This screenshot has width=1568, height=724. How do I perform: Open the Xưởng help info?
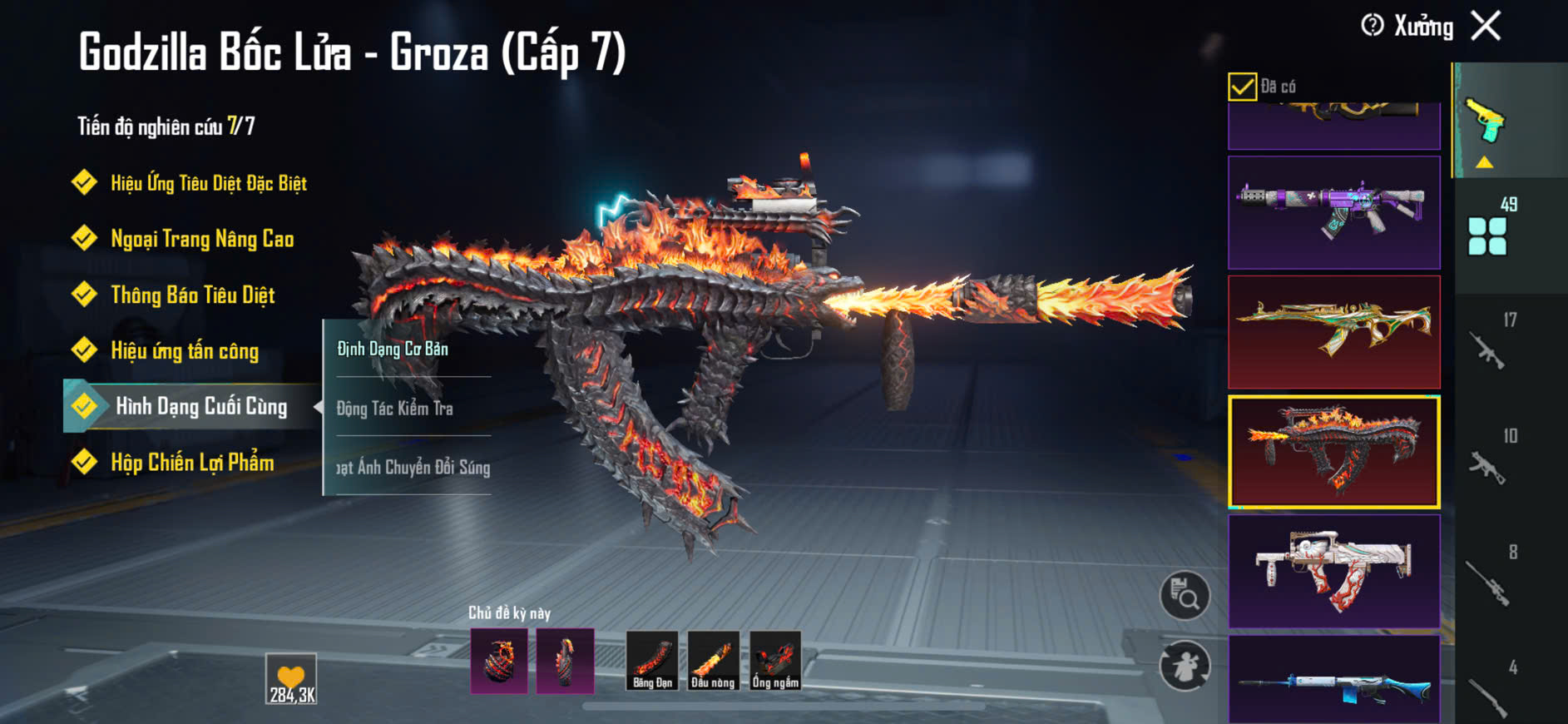[1373, 26]
